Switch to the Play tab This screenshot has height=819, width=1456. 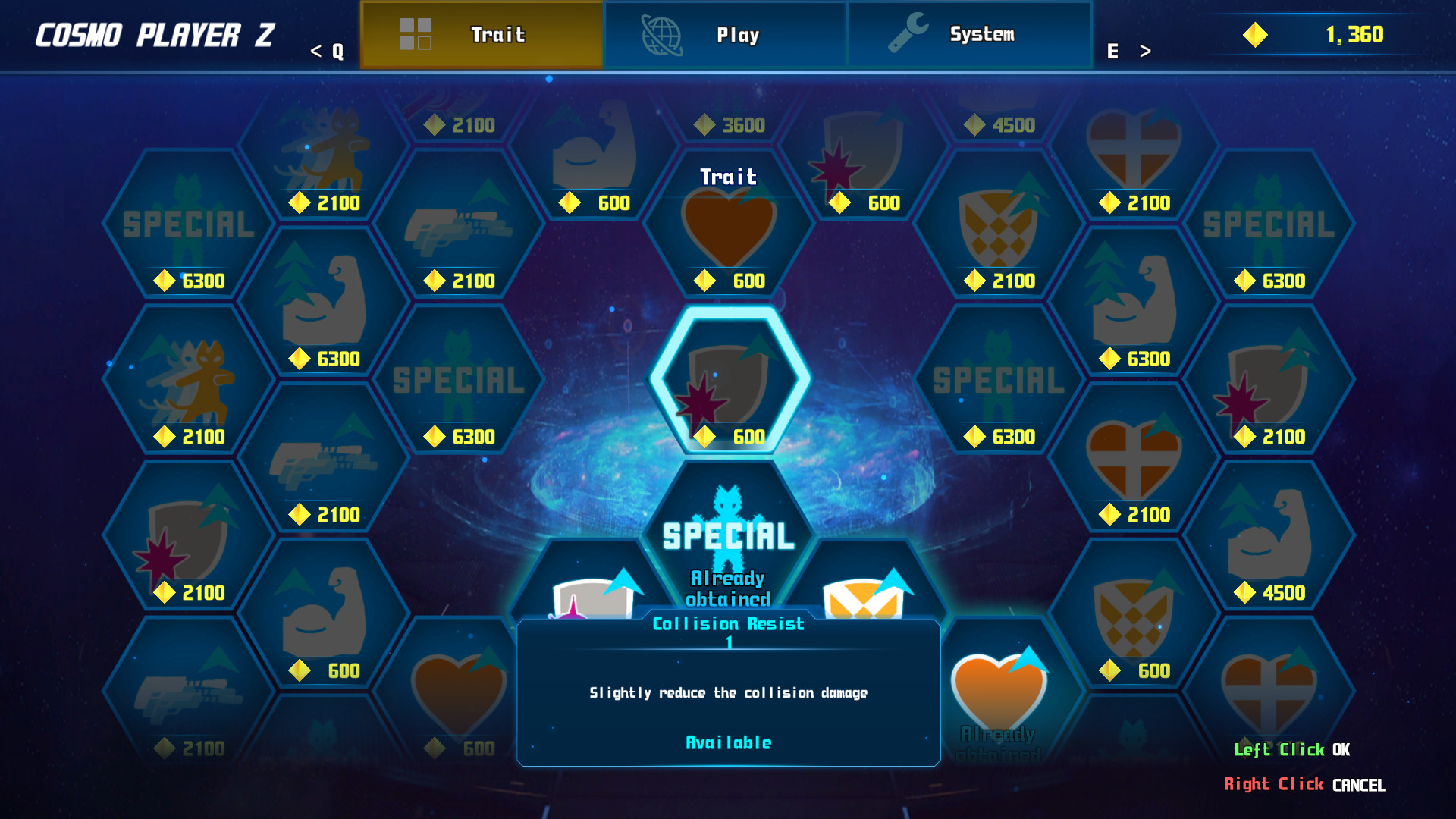coord(724,34)
